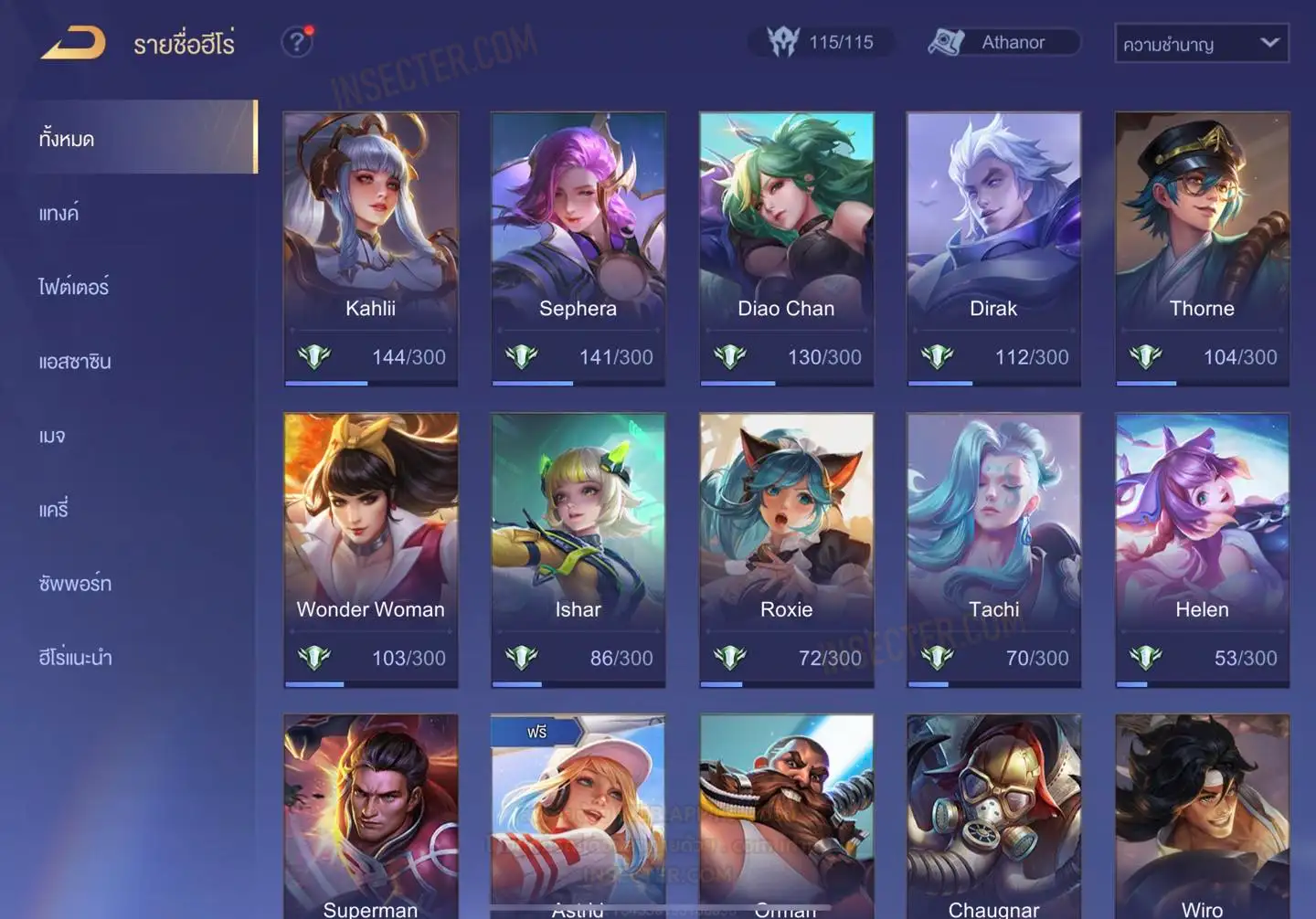Switch to the เมจ tab
The height and width of the screenshot is (919, 1316).
coord(52,436)
